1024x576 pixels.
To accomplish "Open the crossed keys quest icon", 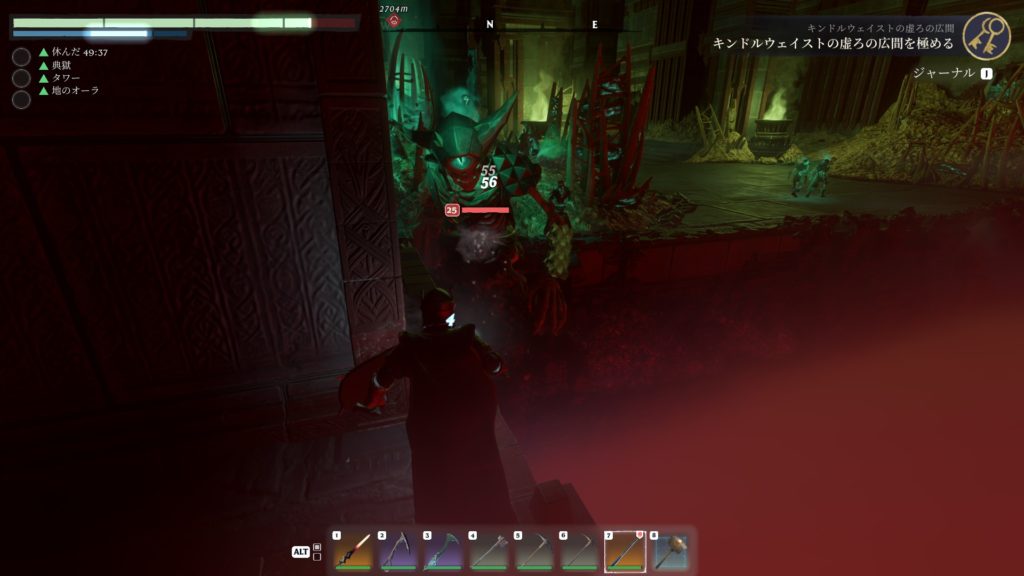I will (x=986, y=36).
